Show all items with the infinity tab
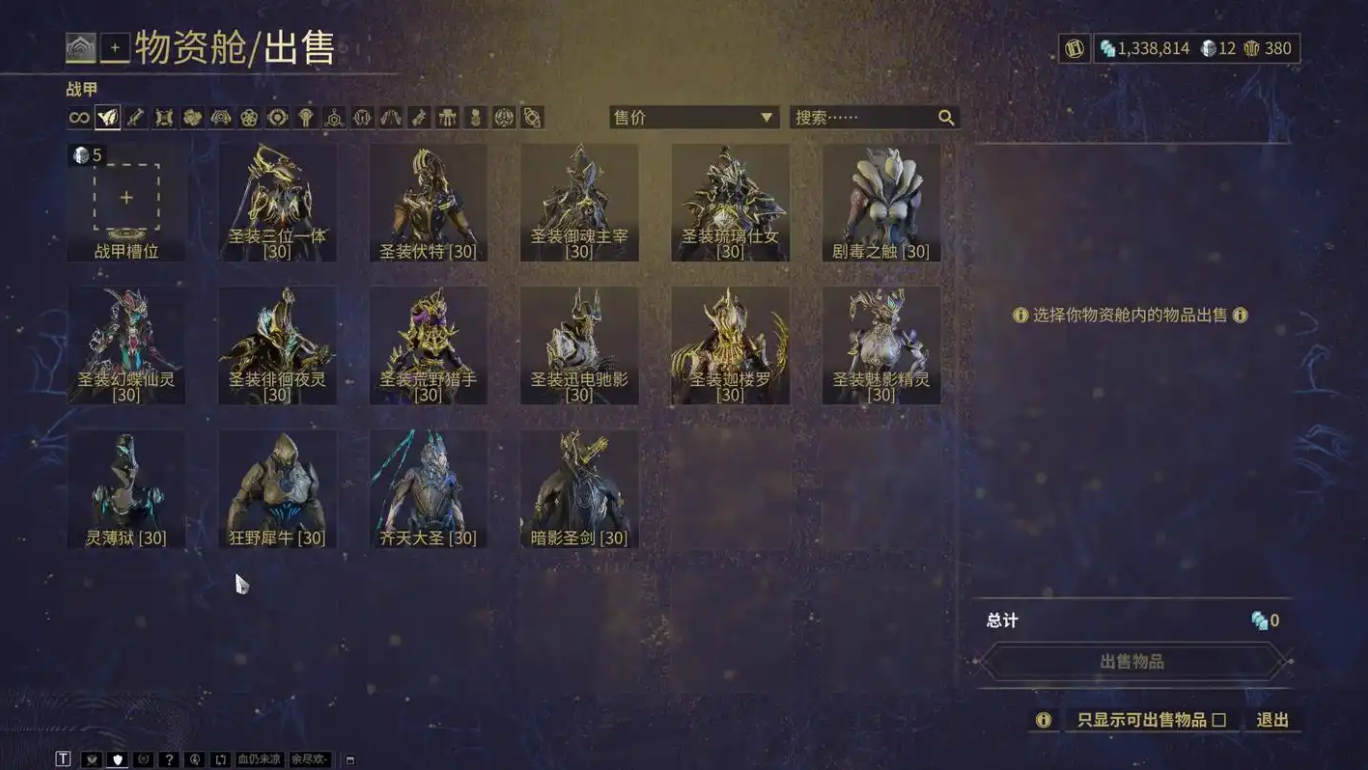1368x770 pixels. (79, 118)
